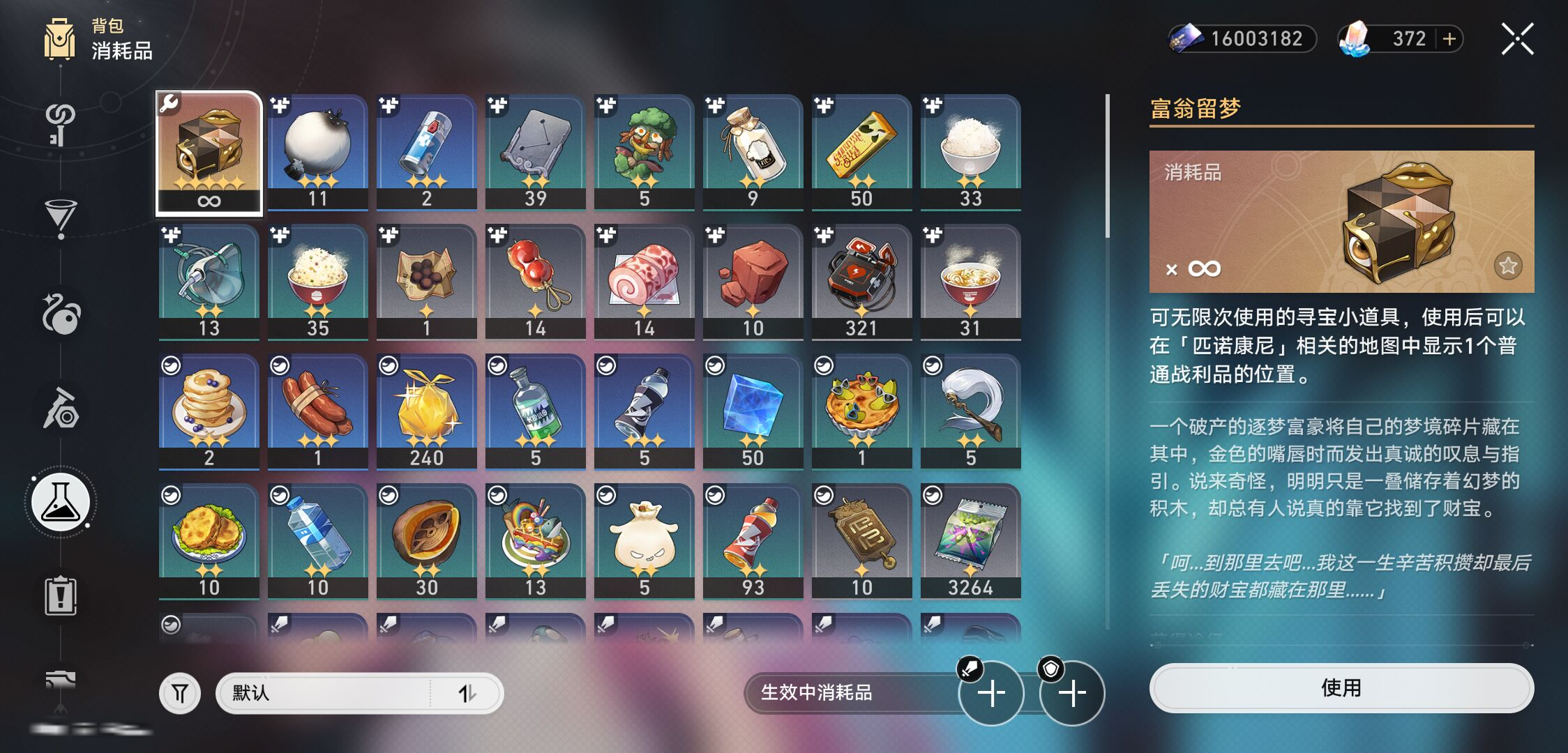
Task: Add an attack consumable to active slot
Action: [x=990, y=693]
